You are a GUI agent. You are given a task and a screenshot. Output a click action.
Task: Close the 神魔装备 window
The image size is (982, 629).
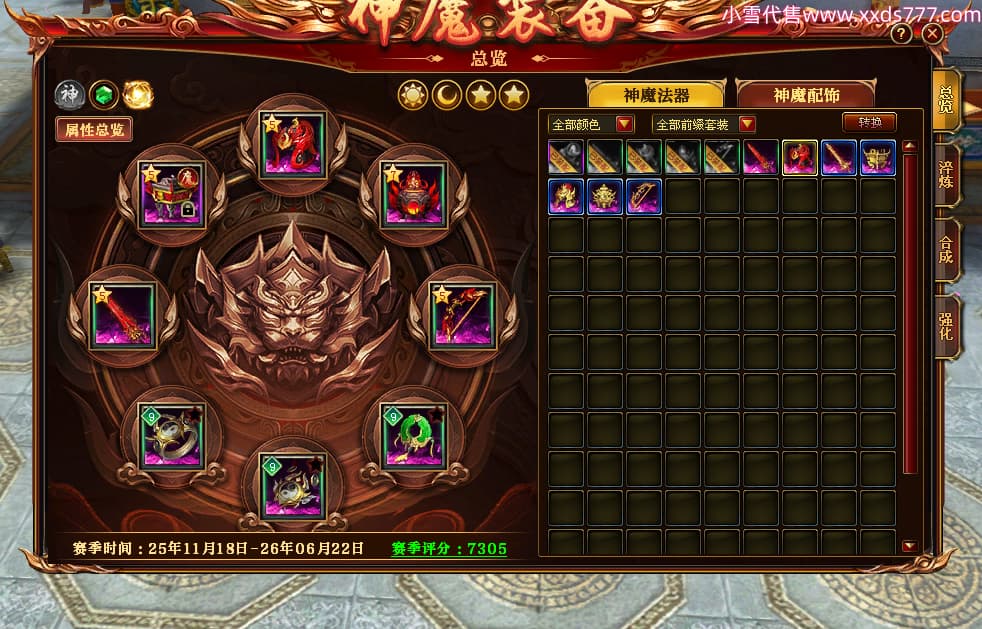(x=933, y=34)
